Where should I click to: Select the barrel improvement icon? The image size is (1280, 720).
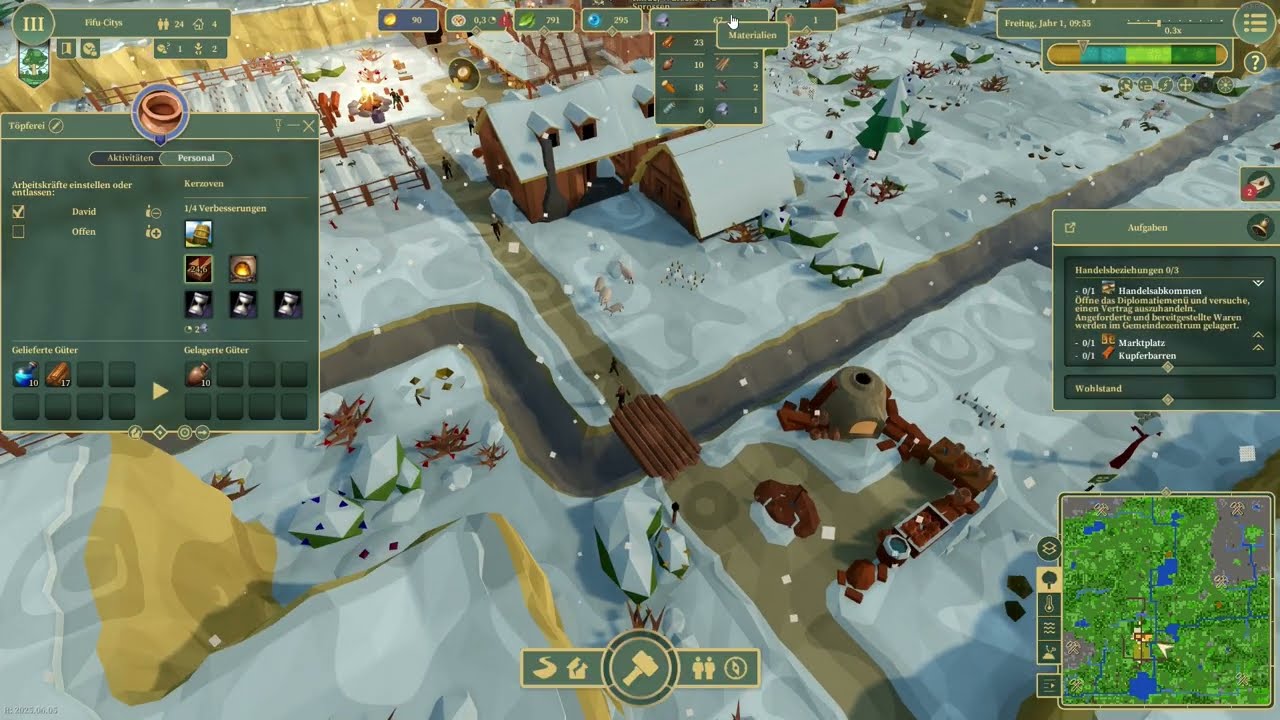(x=198, y=234)
